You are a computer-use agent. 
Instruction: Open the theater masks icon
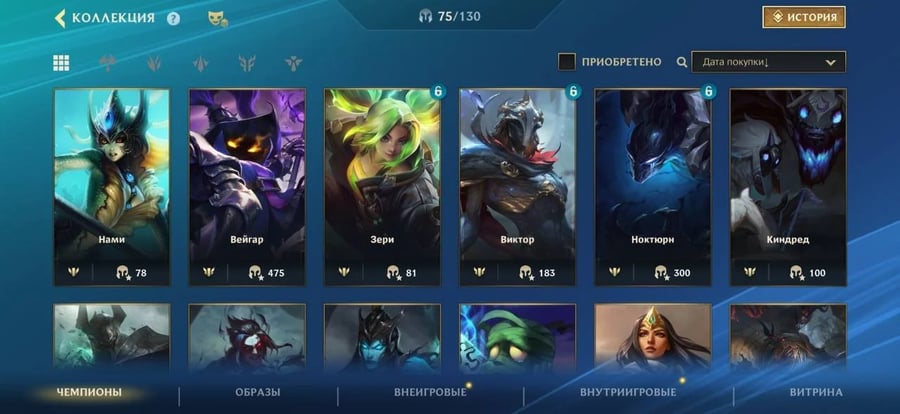coord(215,18)
